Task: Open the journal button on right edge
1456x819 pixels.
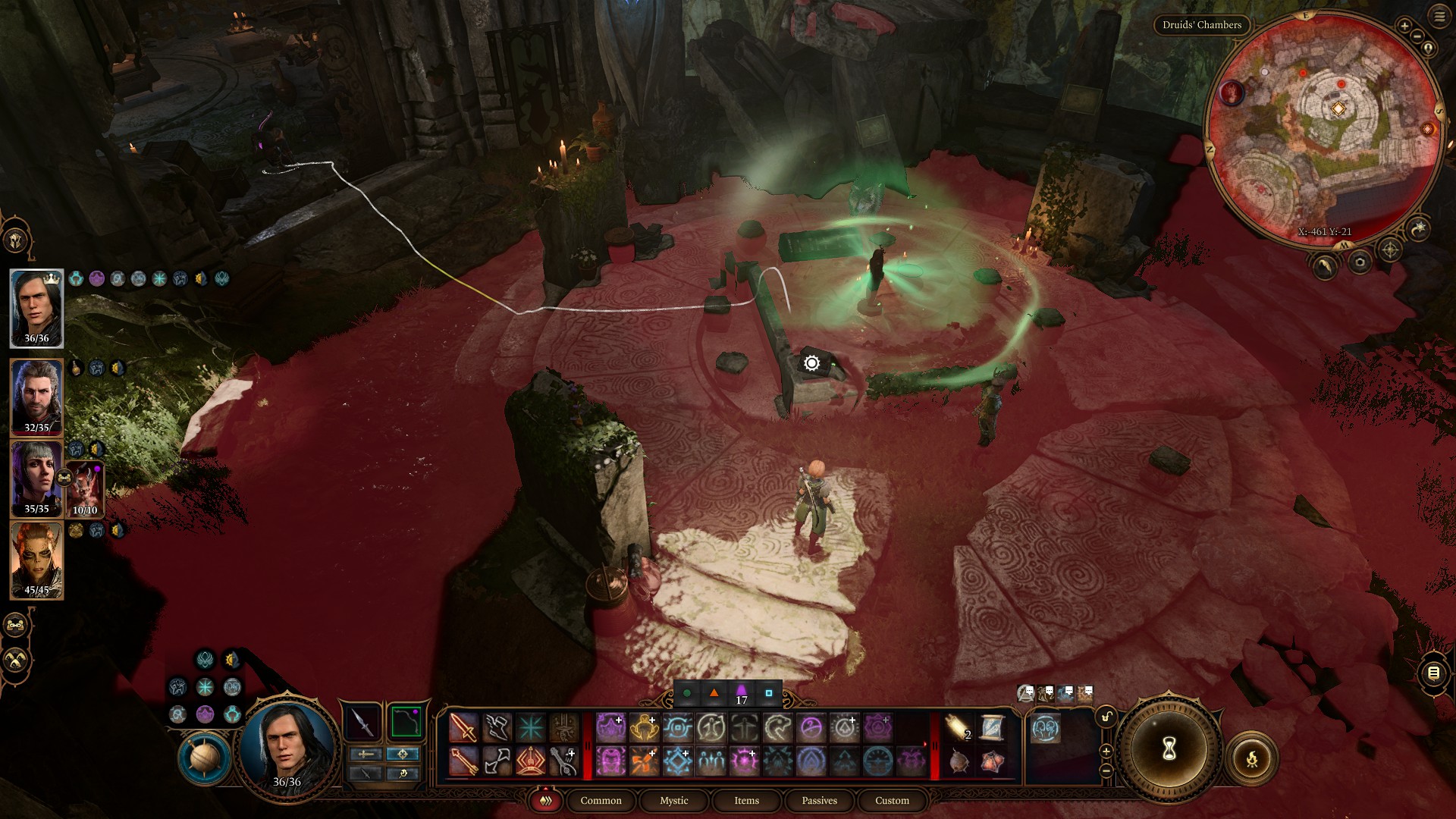Action: (1433, 673)
